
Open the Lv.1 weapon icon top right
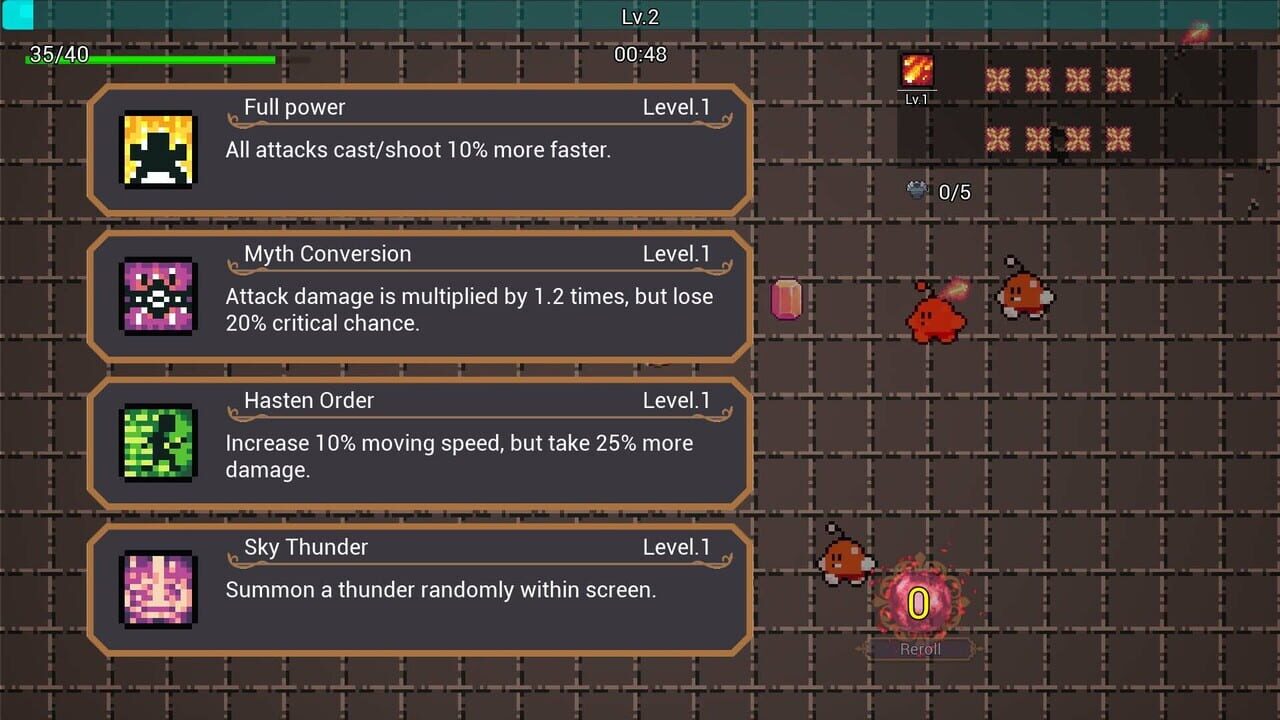(916, 70)
